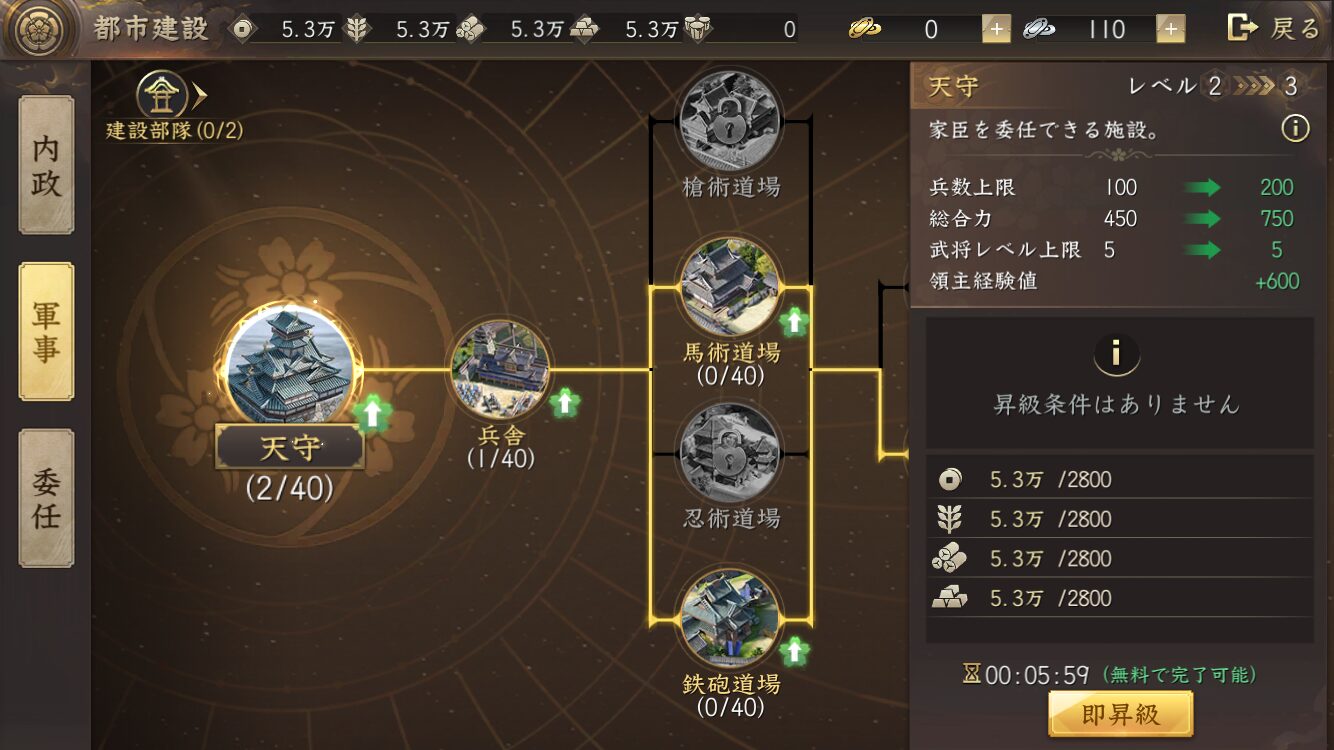1334x750 pixels.
Task: Open the 委任 tab
Action: pyautogui.click(x=46, y=498)
